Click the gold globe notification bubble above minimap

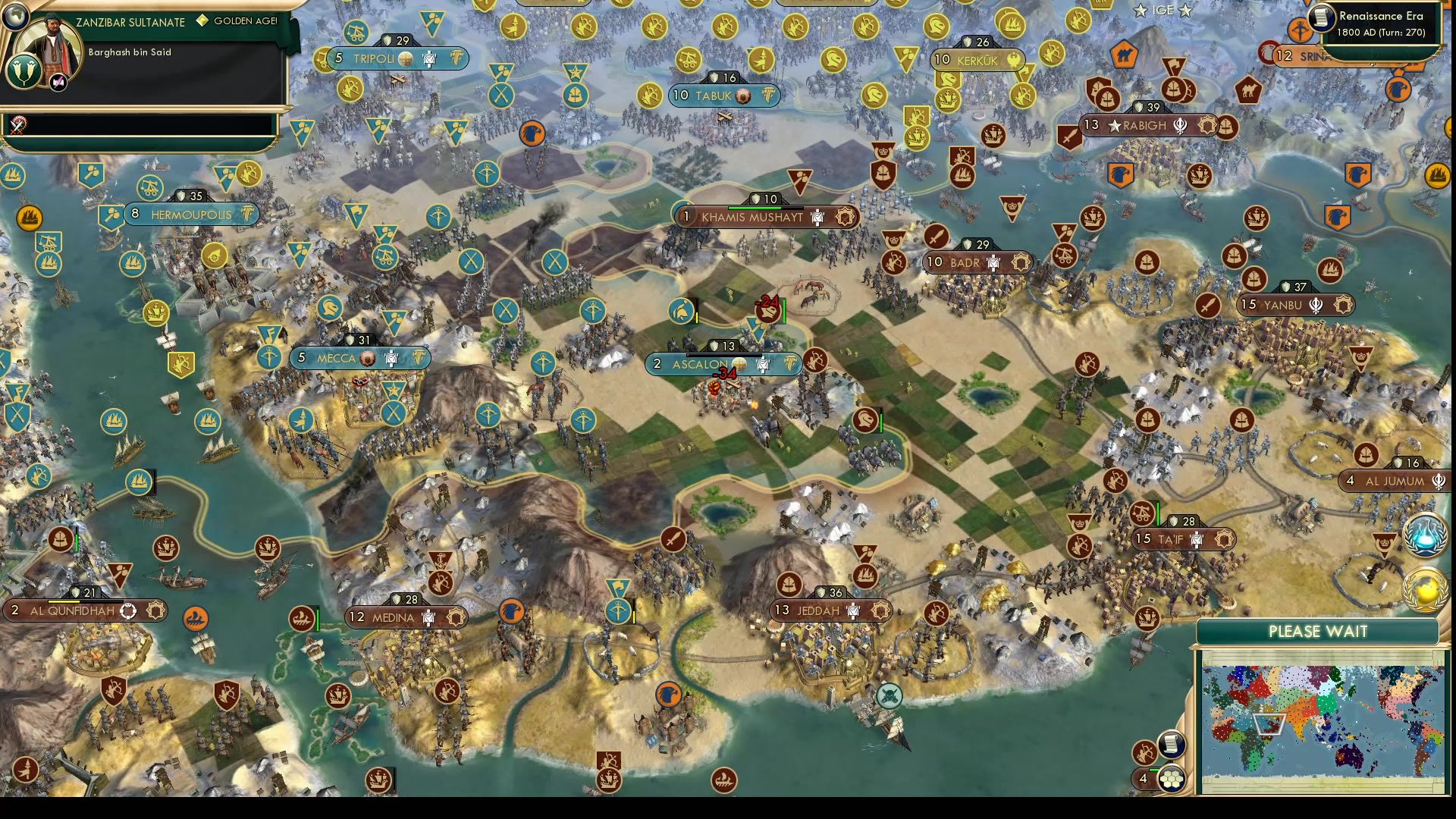point(1426,590)
